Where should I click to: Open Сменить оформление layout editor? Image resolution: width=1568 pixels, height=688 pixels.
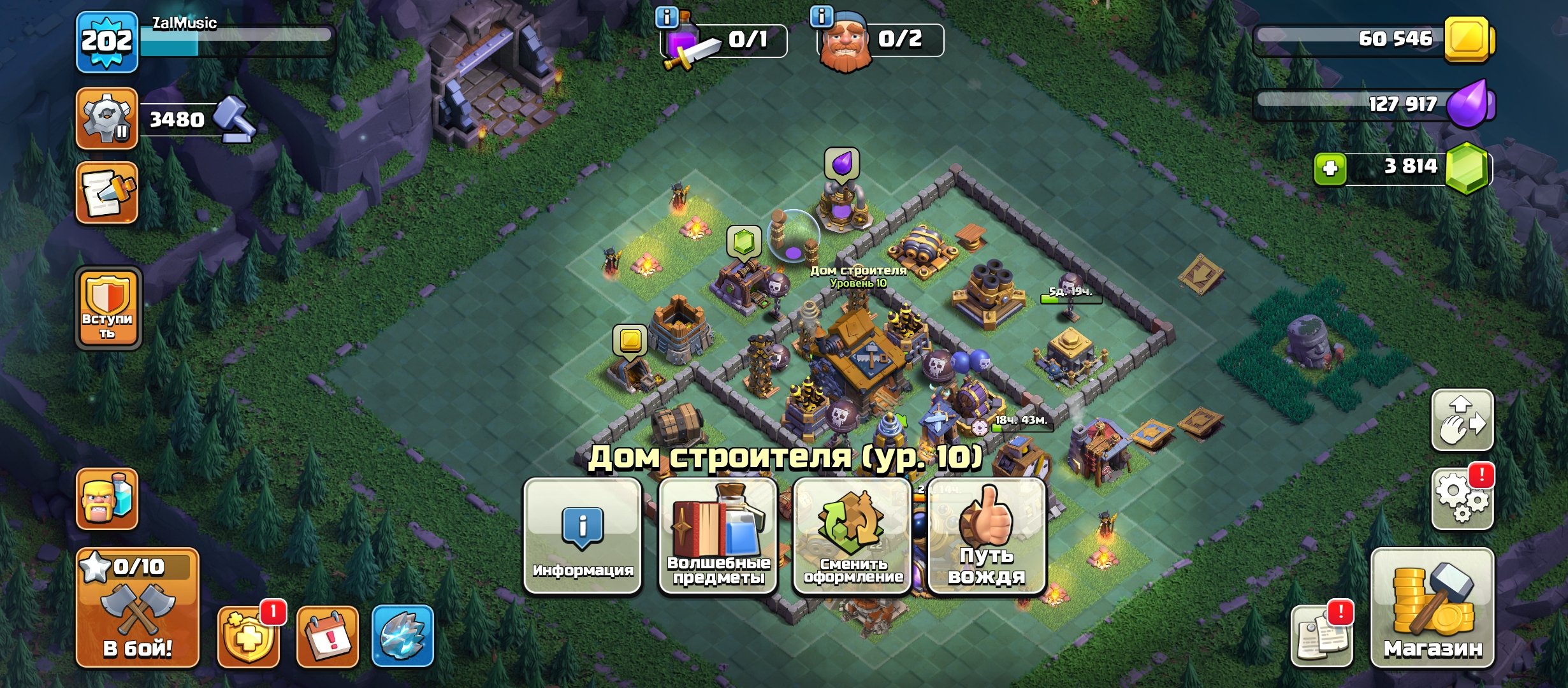[852, 548]
